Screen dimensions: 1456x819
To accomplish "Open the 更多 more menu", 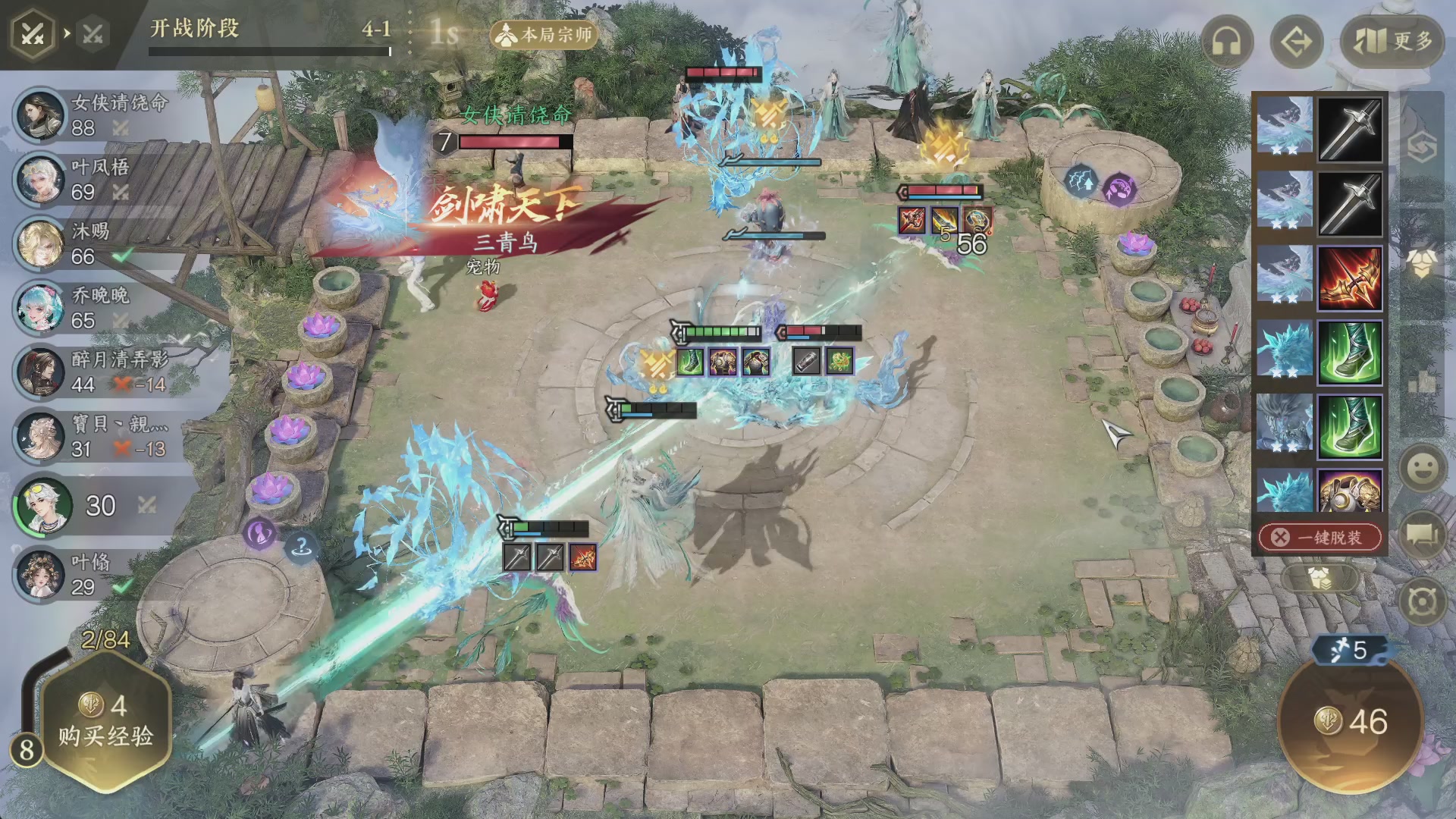I will pos(1392,41).
